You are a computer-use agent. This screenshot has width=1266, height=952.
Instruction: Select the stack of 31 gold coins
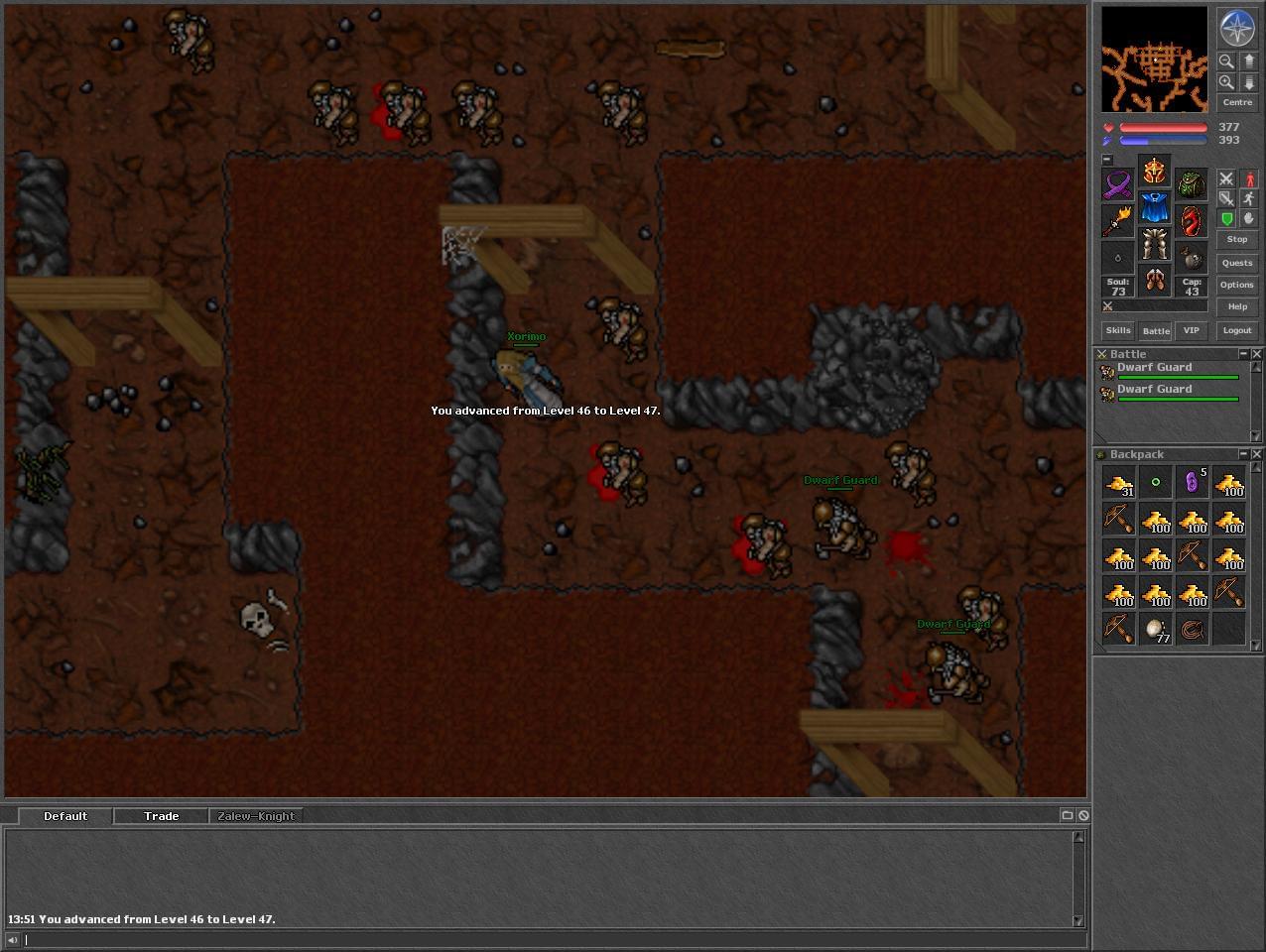tap(1119, 483)
